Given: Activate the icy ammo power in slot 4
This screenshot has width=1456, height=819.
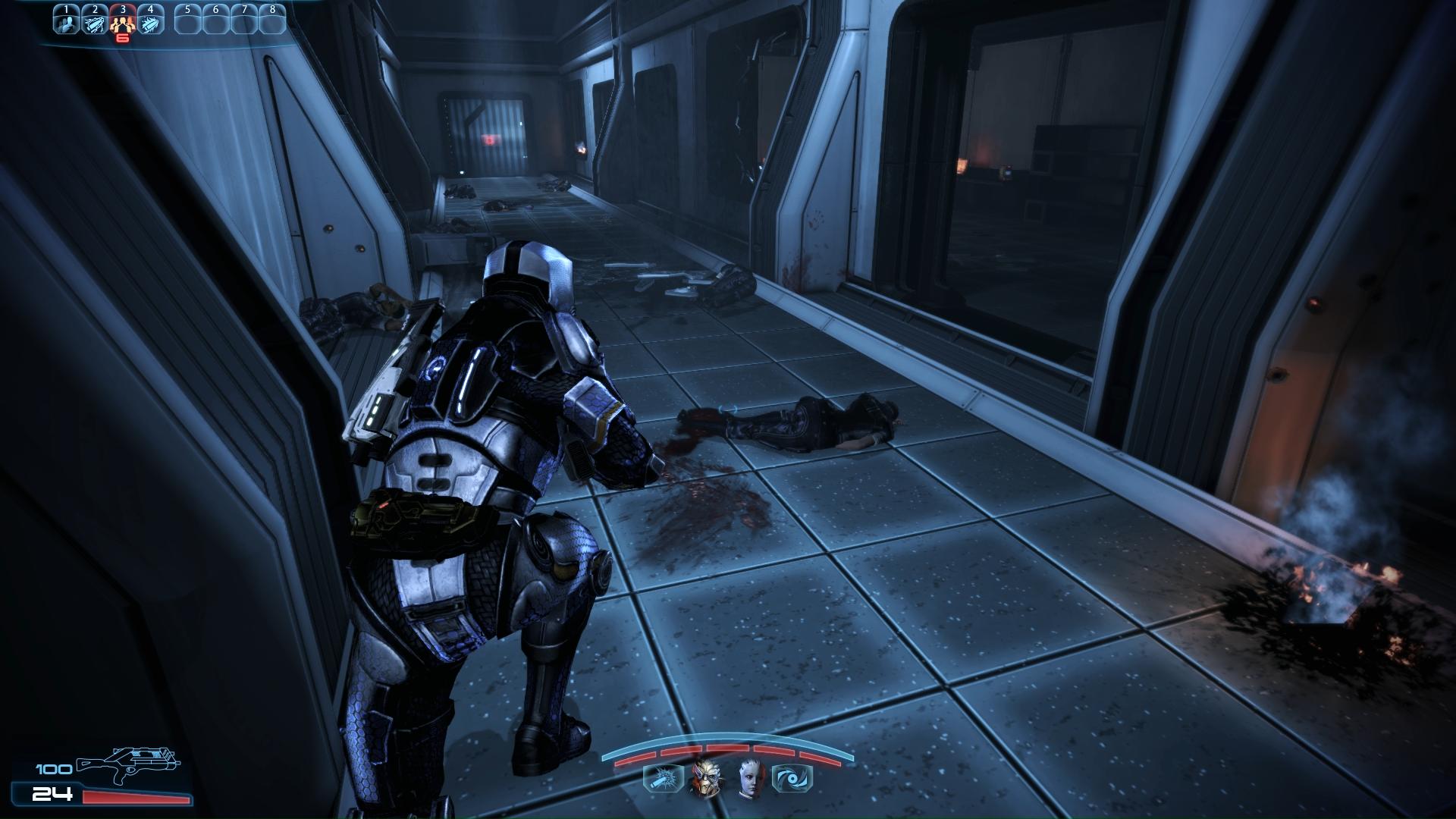Looking at the screenshot, I should click(150, 22).
